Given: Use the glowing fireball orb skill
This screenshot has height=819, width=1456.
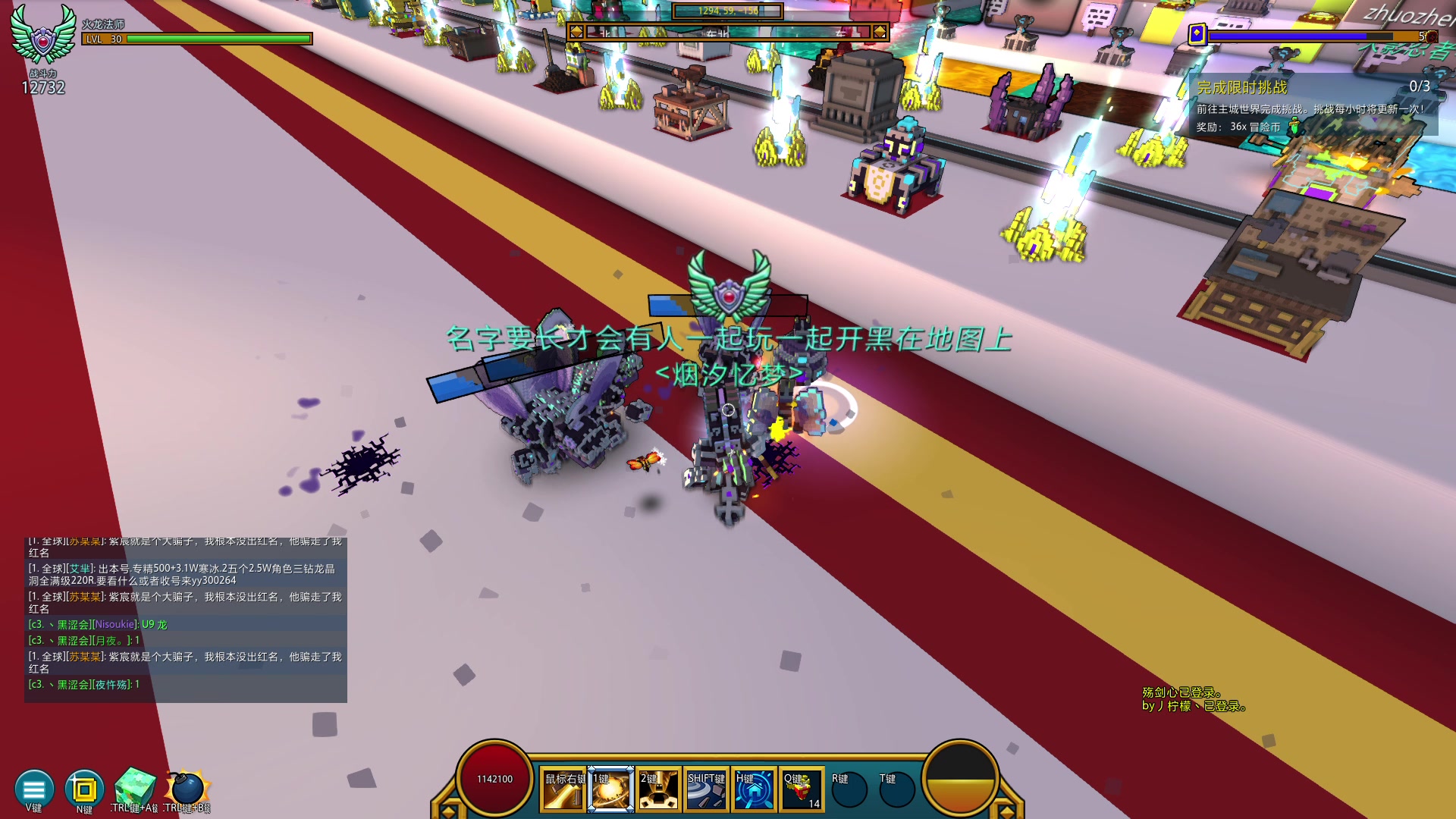Looking at the screenshot, I should (x=611, y=790).
